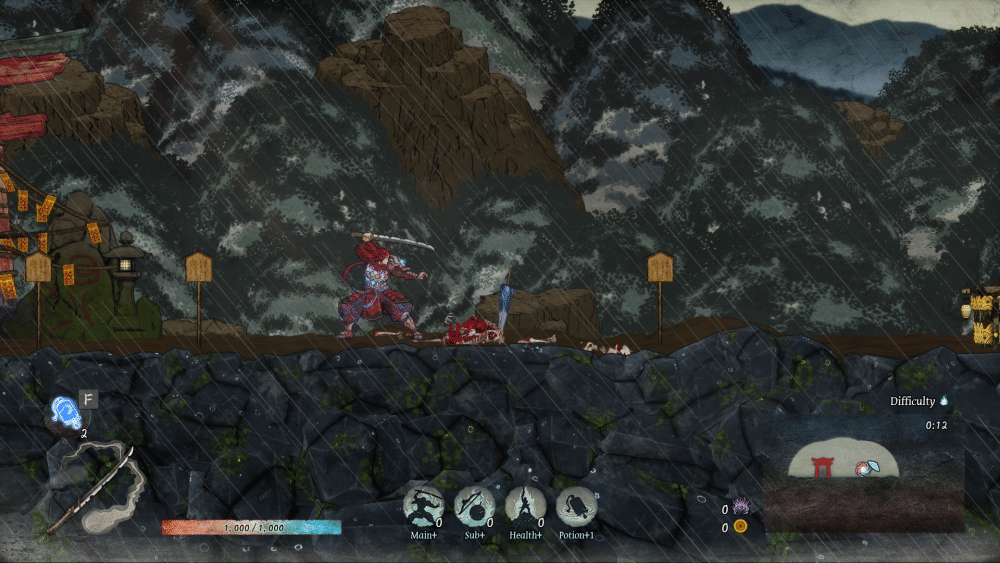Screen dimensions: 1000x563
Task: Click the purple lotus currency icon
Action: (741, 507)
